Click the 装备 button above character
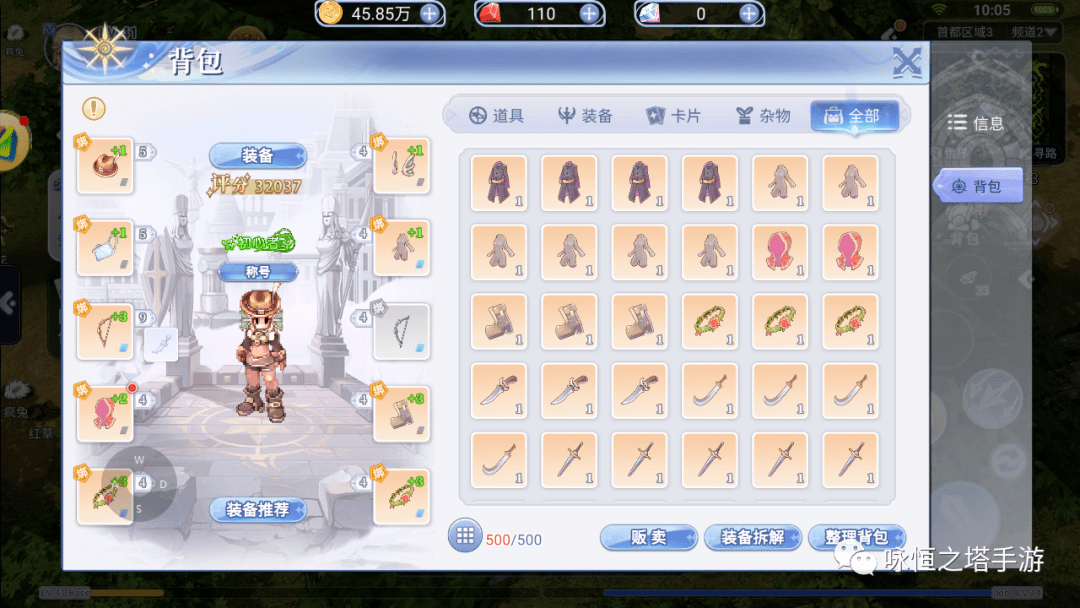Viewport: 1080px width, 608px height. click(x=258, y=156)
